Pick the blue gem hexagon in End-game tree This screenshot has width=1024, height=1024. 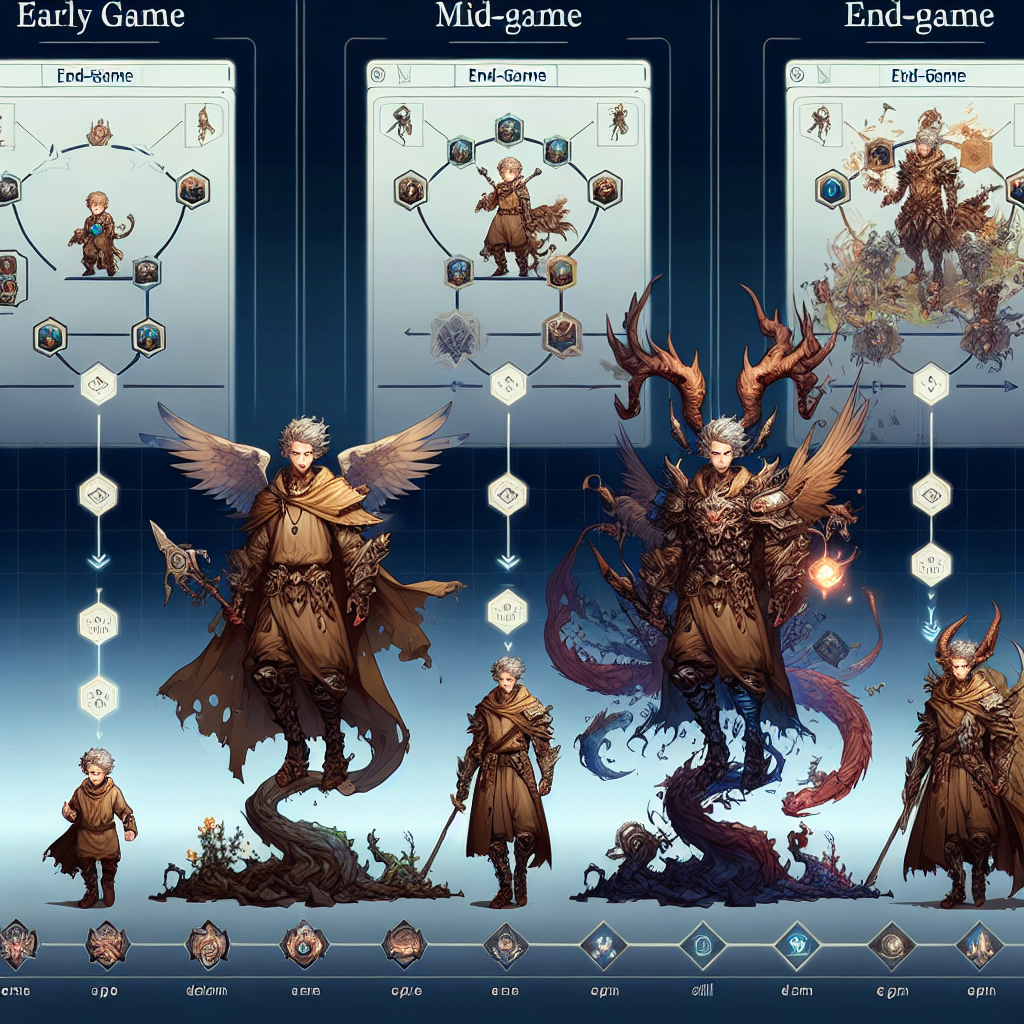tap(832, 187)
